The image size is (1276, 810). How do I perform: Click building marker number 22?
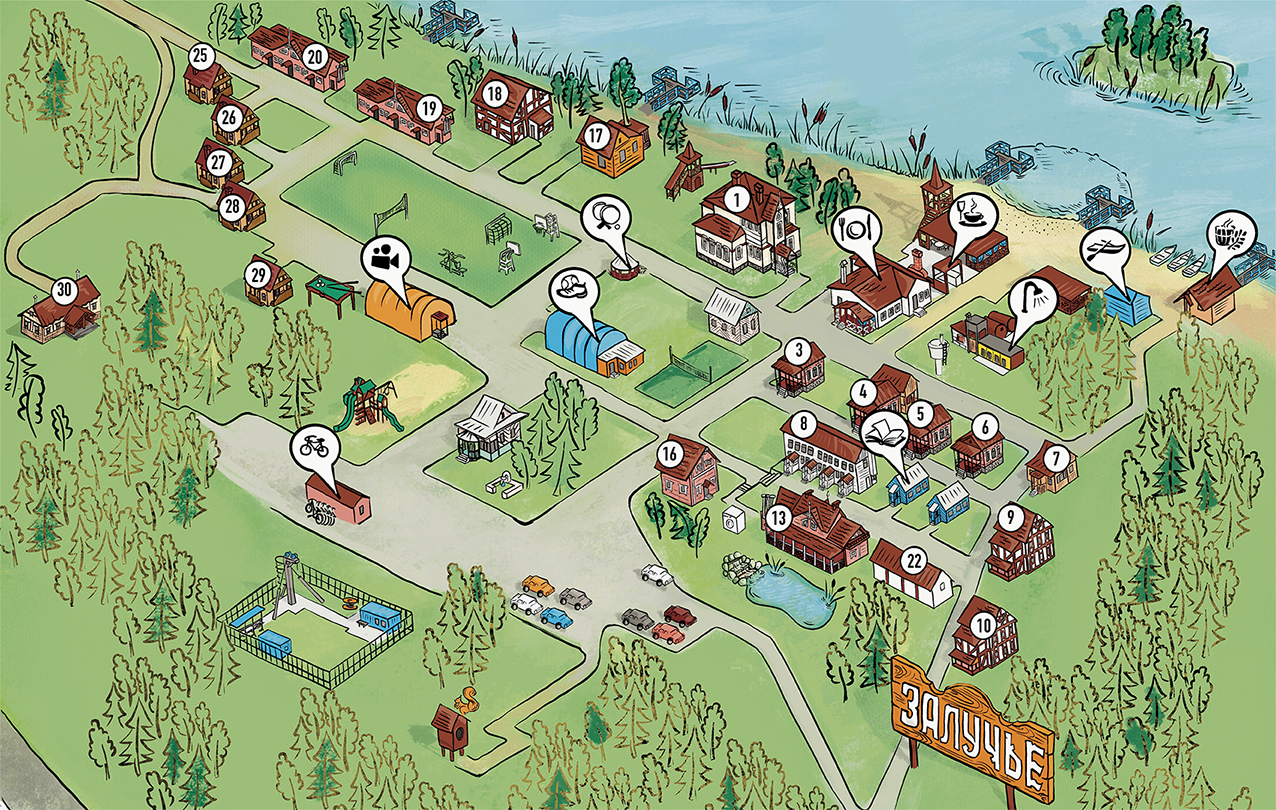pos(912,560)
